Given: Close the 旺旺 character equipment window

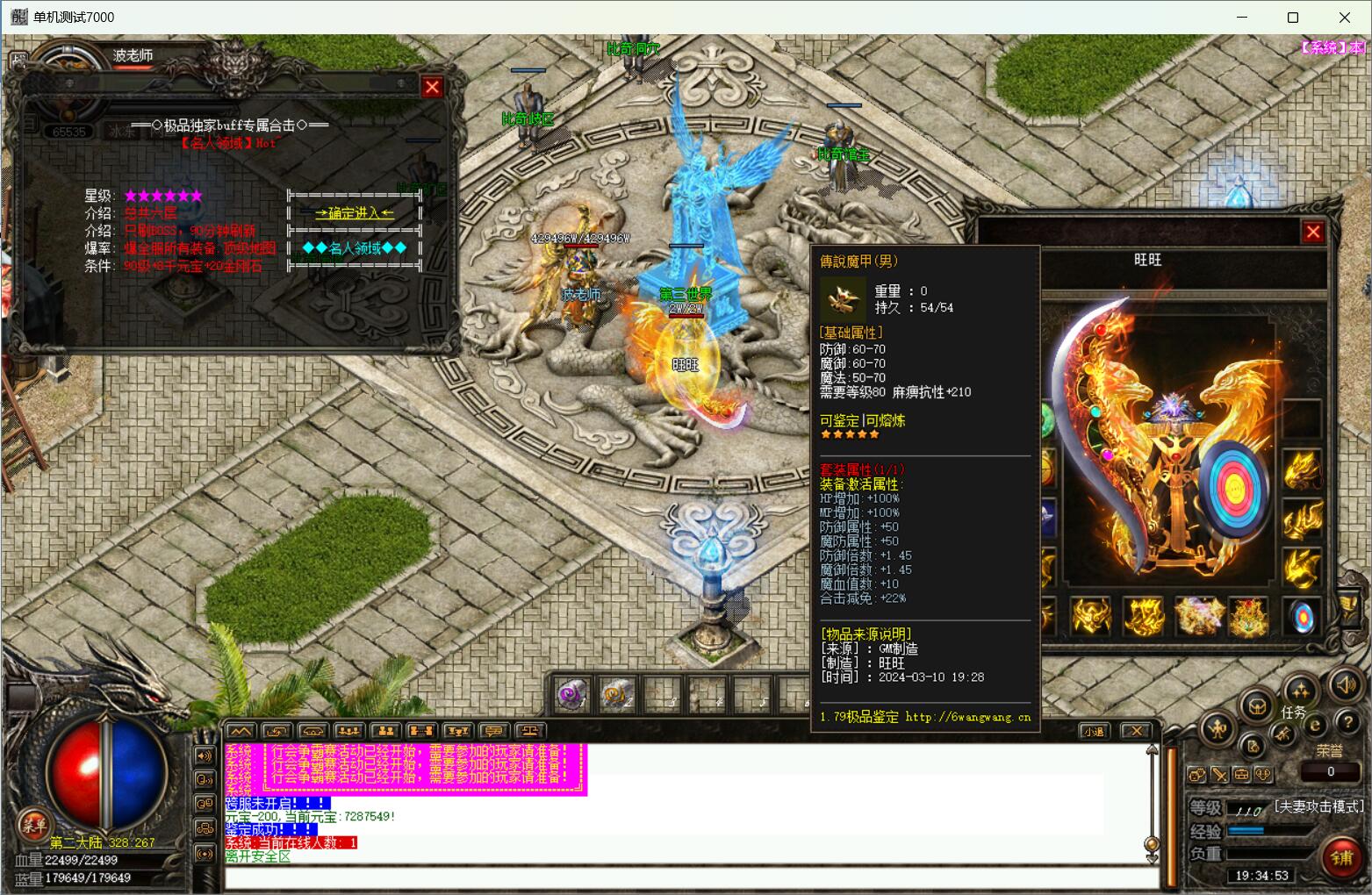Looking at the screenshot, I should pyautogui.click(x=1312, y=232).
